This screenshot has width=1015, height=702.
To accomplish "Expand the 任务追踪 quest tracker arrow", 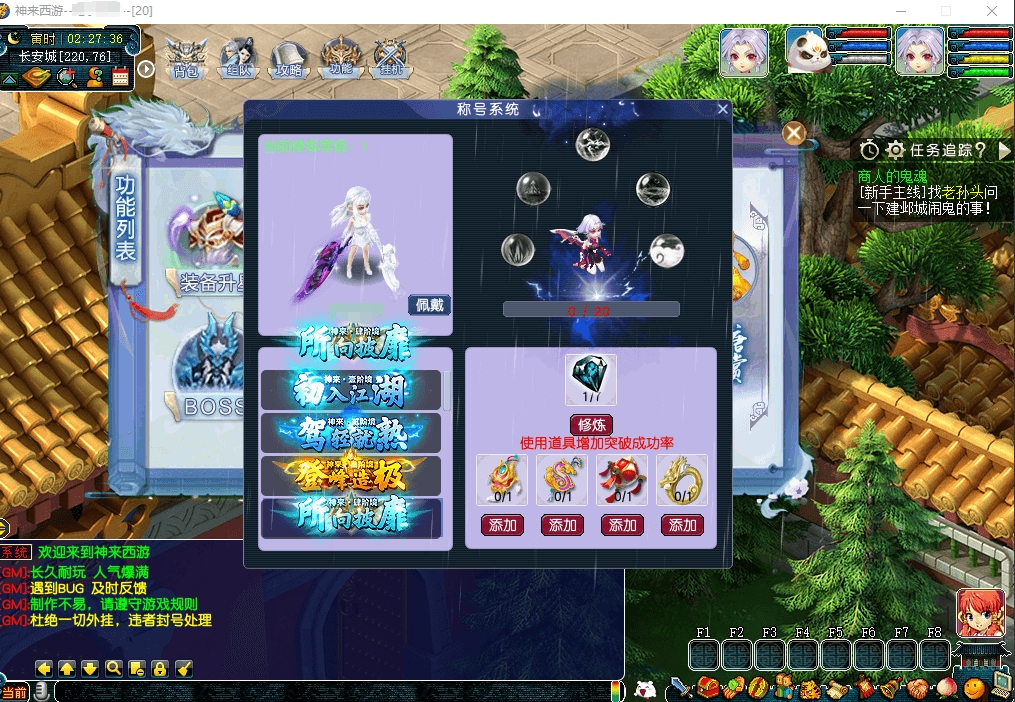I will point(1004,150).
